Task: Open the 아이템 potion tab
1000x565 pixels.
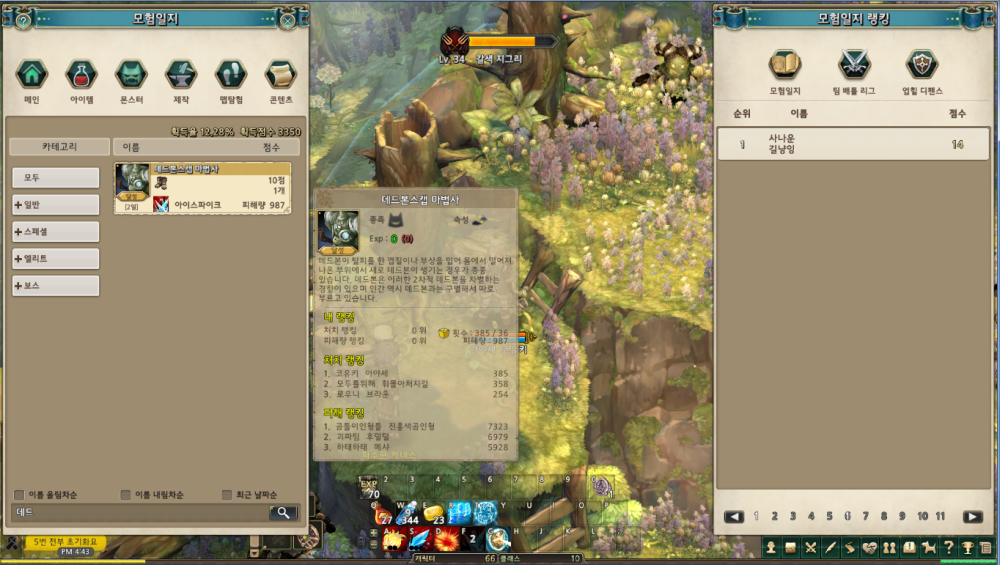Action: click(82, 75)
